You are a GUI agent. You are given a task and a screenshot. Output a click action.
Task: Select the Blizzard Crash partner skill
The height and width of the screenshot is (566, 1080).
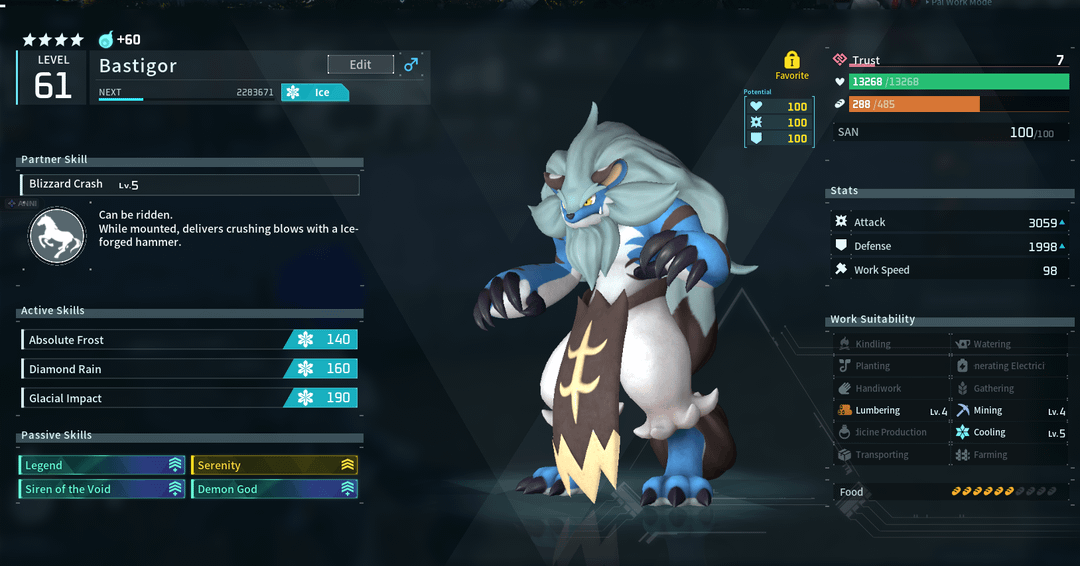pos(189,185)
